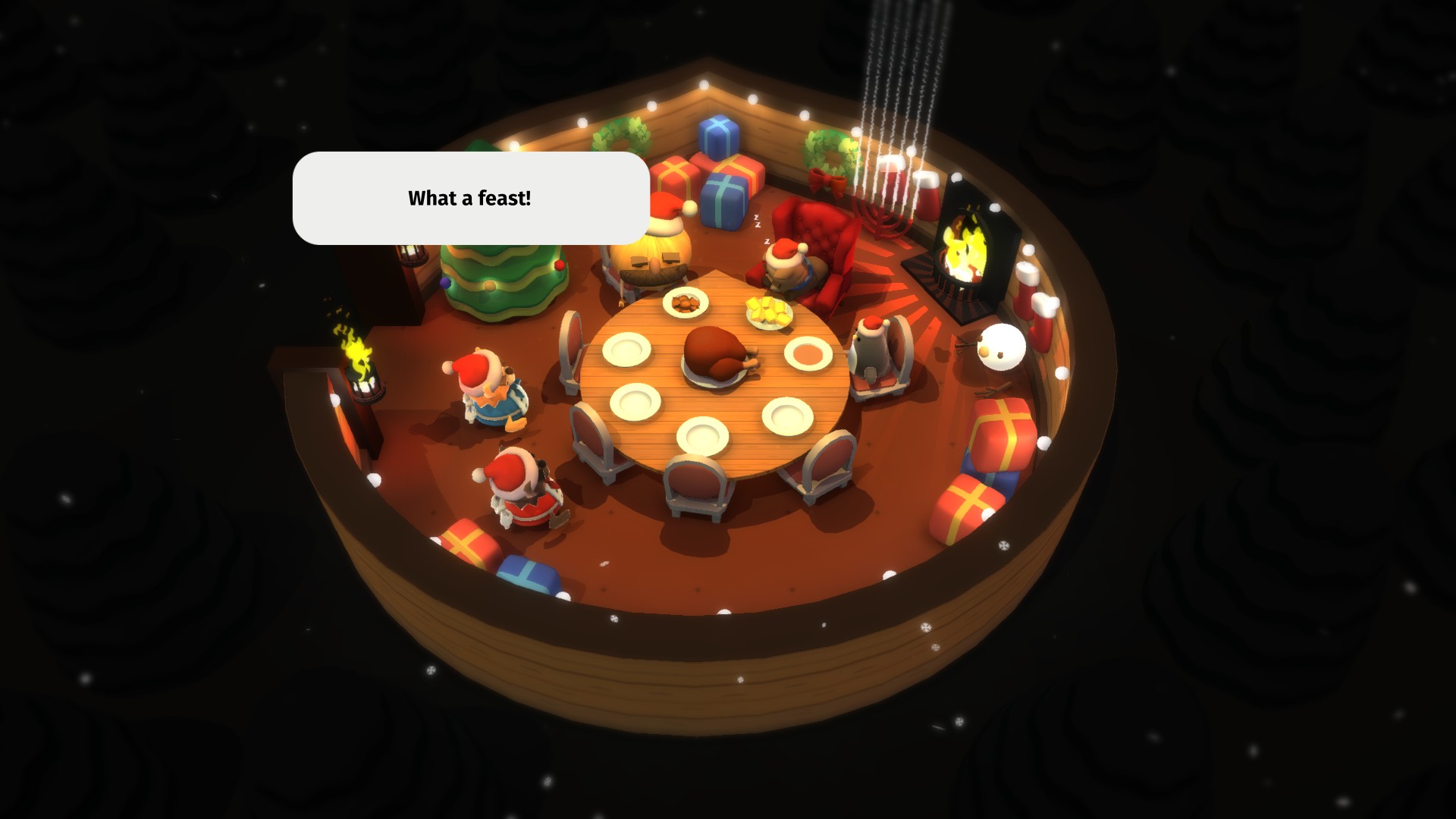Dismiss the 'What a feast!' dialogue box
1456x819 pixels.
click(x=470, y=199)
